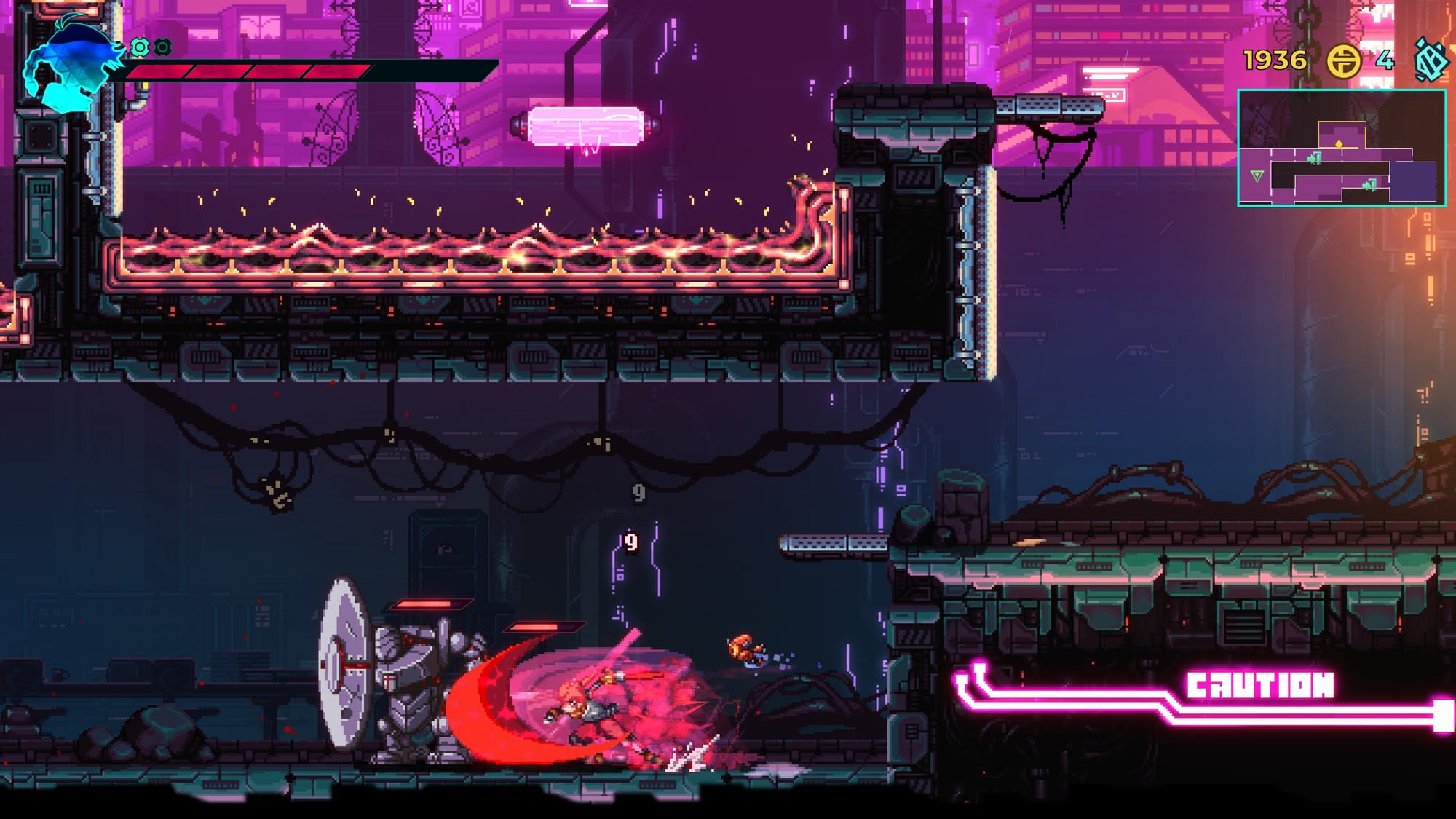Select the lower exit door marker on minimap
1456x819 pixels.
click(x=1369, y=186)
